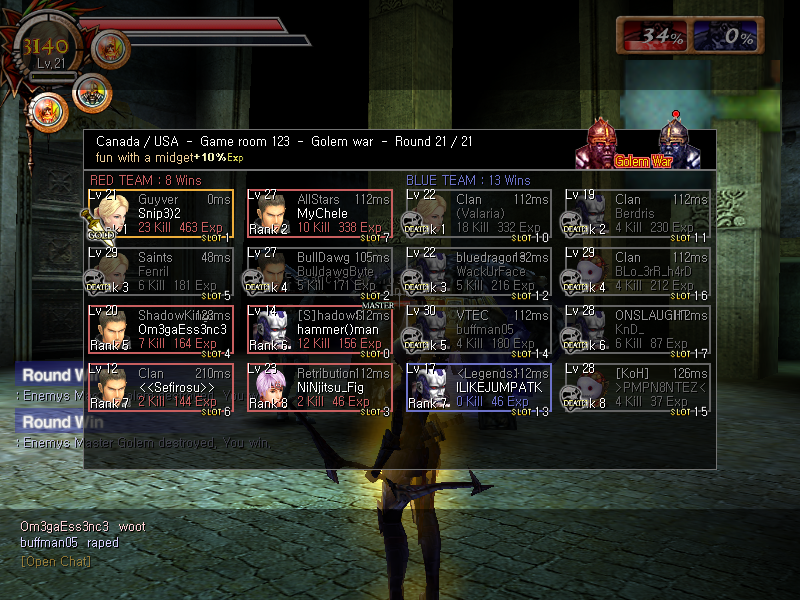Select WackUrFace in the blue team
The height and width of the screenshot is (600, 800).
tap(478, 272)
